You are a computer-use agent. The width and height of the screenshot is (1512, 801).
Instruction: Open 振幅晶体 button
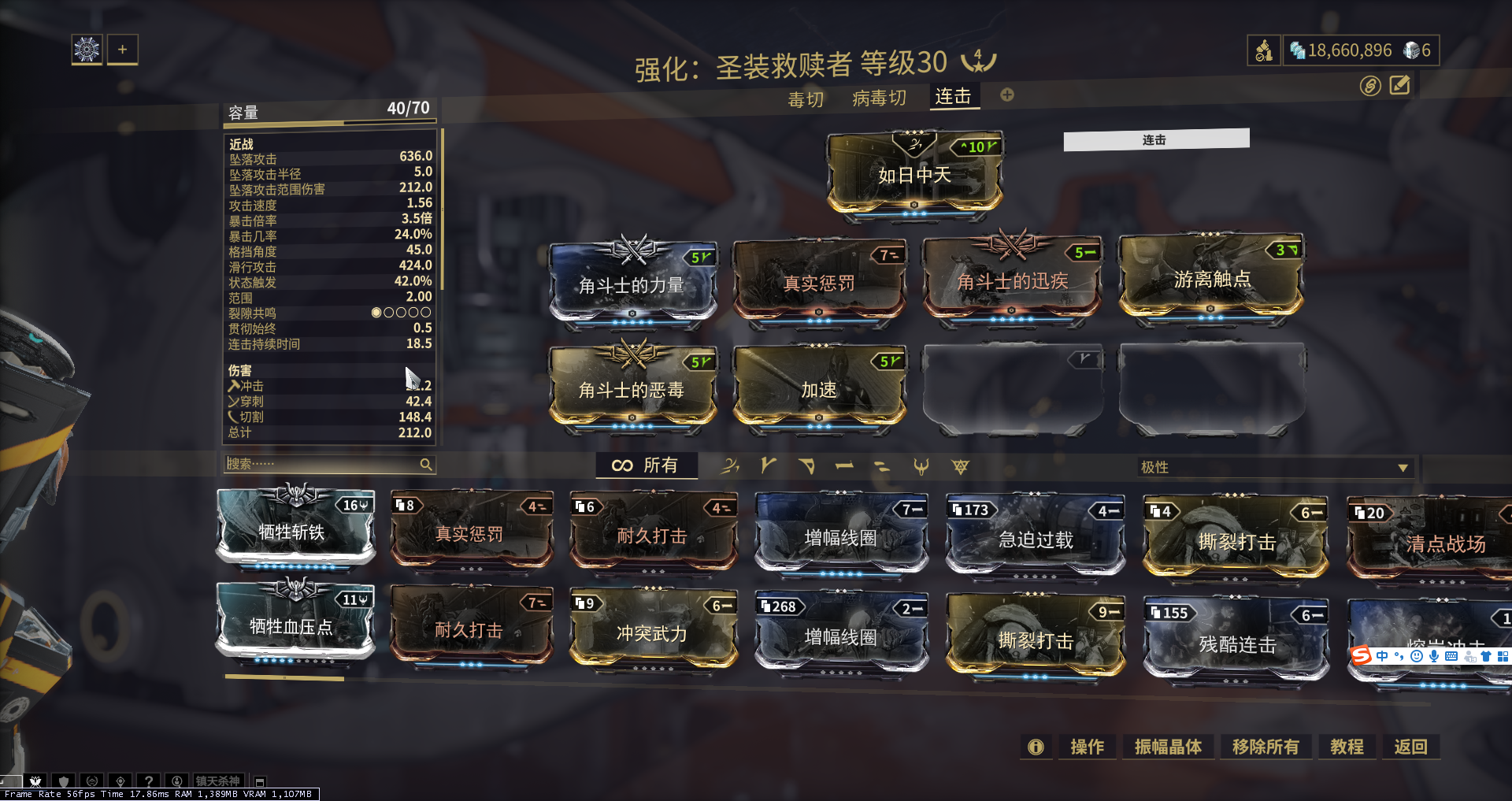(1168, 747)
